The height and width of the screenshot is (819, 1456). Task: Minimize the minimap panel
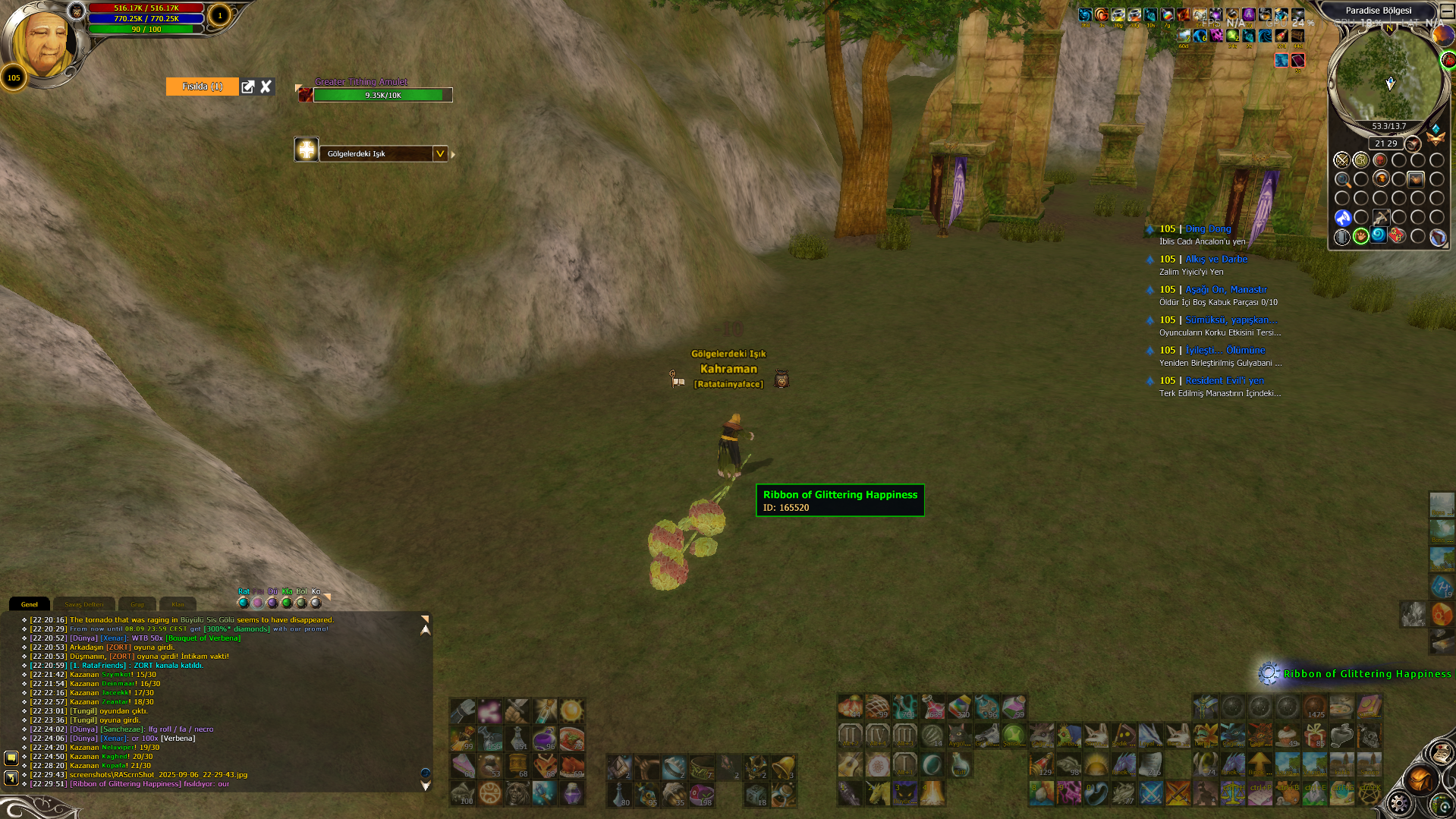(1446, 11)
